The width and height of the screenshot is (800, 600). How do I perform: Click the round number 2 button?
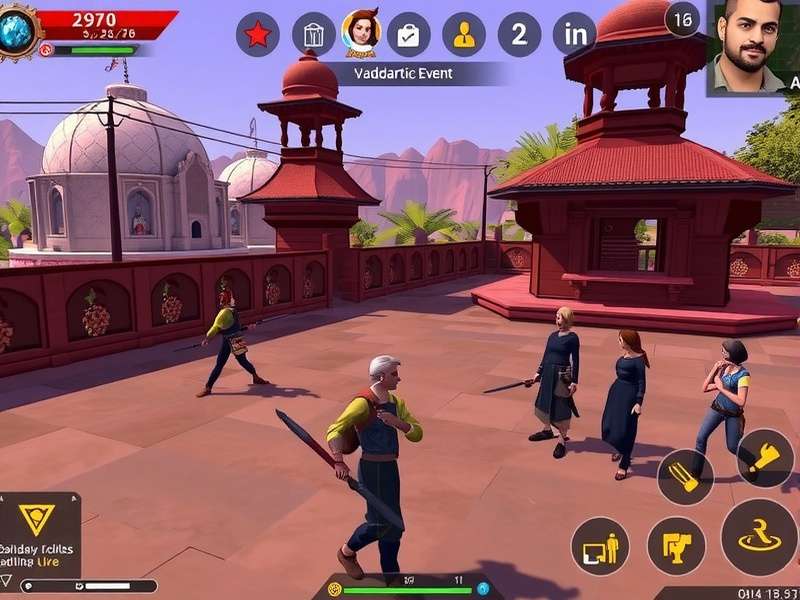[519, 35]
